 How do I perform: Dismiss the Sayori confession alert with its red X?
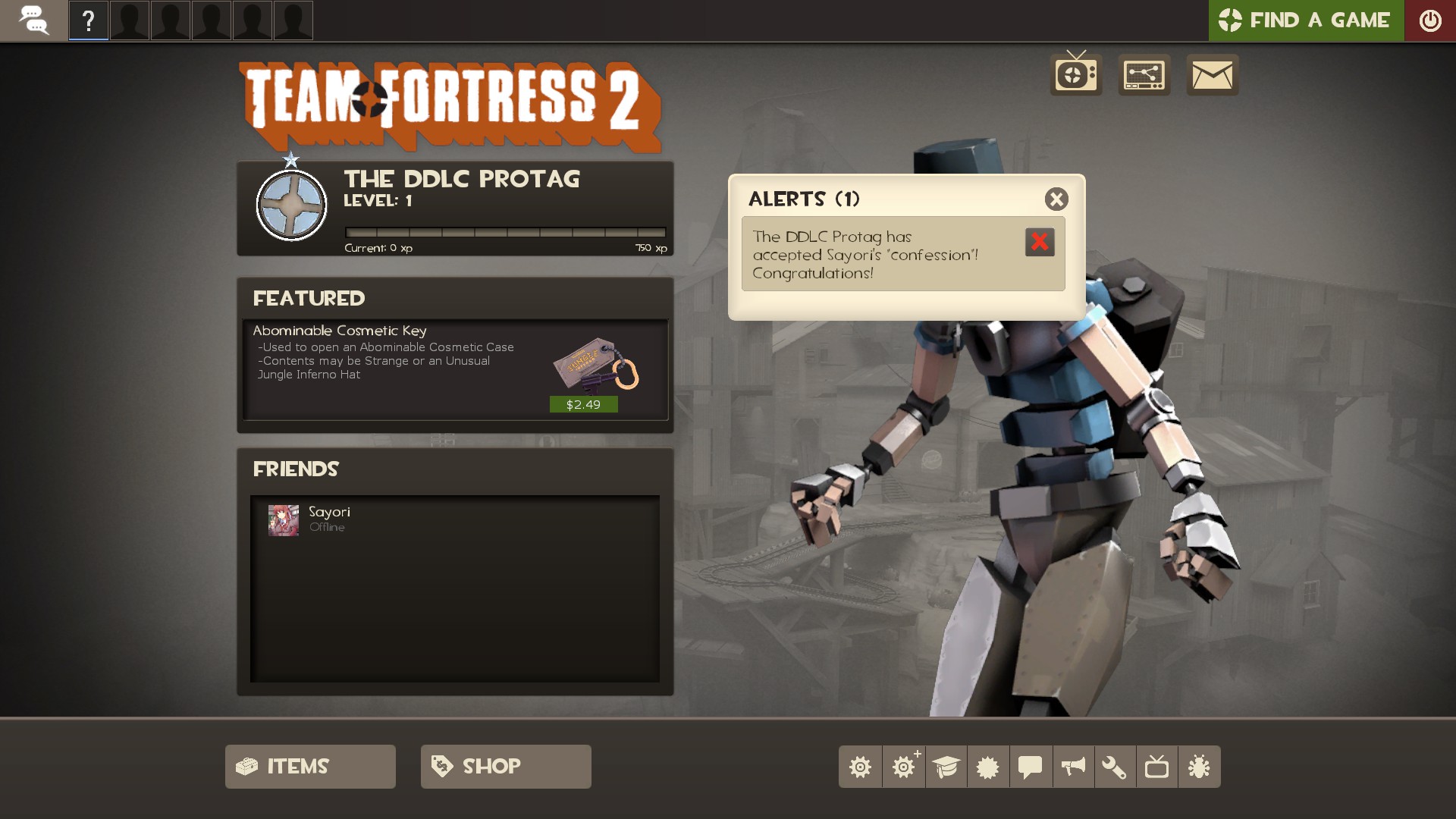click(x=1041, y=241)
